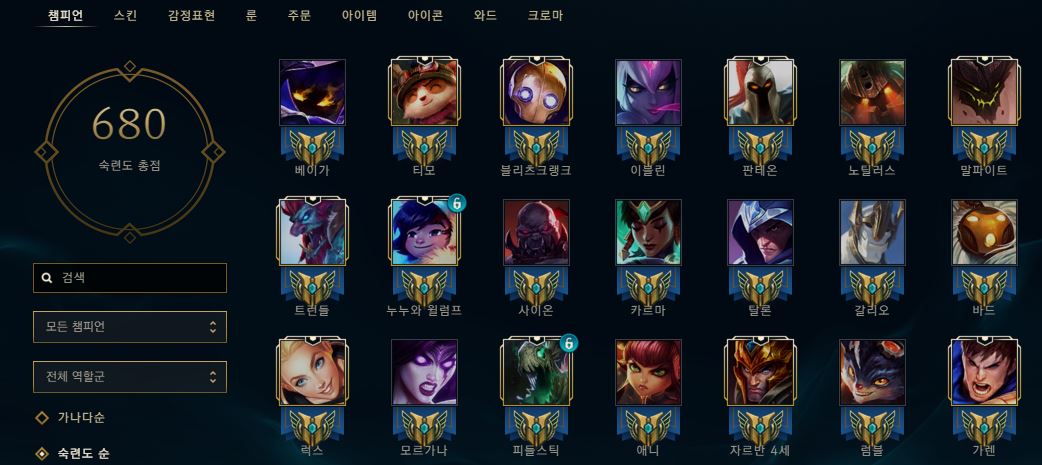Image resolution: width=1042 pixels, height=465 pixels.
Task: Select the 크로마 tab
Action: [545, 16]
